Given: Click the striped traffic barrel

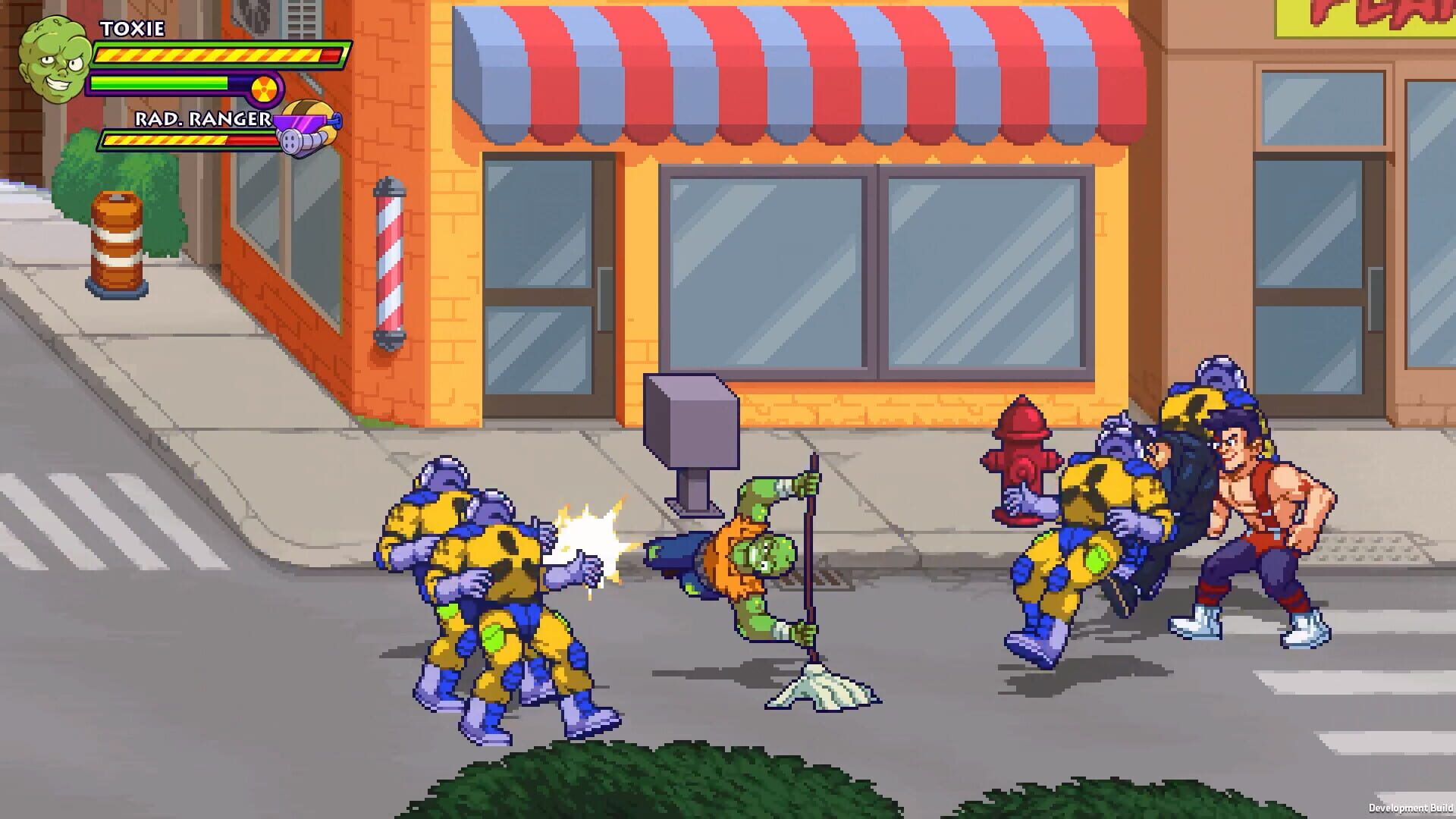Looking at the screenshot, I should coord(115,243).
